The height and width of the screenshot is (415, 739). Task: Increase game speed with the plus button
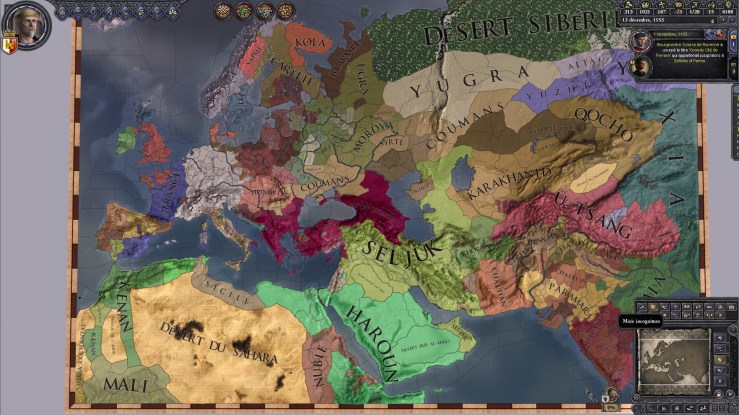tap(725, 19)
